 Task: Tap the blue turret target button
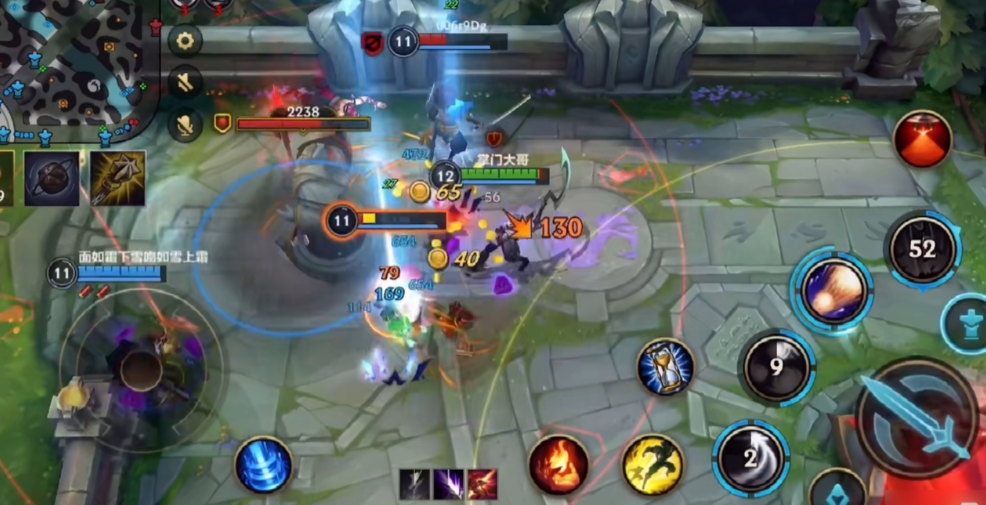click(x=966, y=324)
